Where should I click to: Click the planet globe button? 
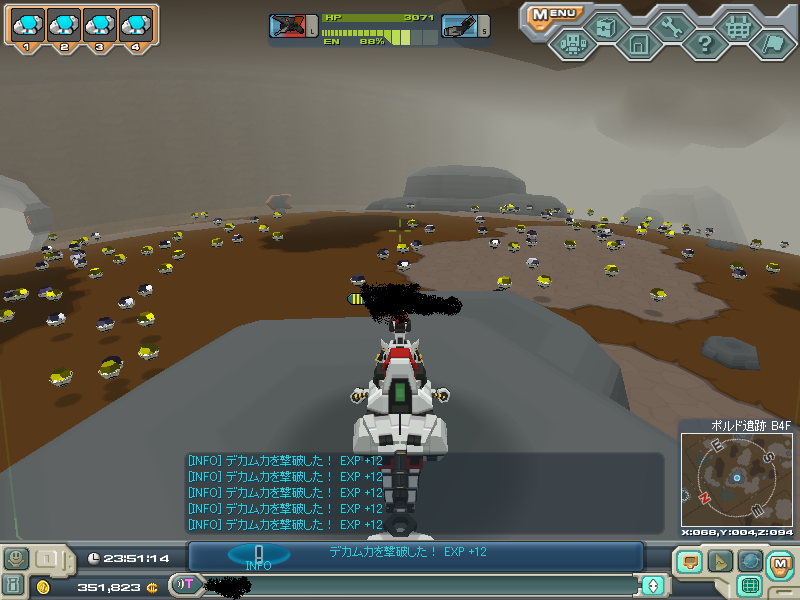click(750, 561)
